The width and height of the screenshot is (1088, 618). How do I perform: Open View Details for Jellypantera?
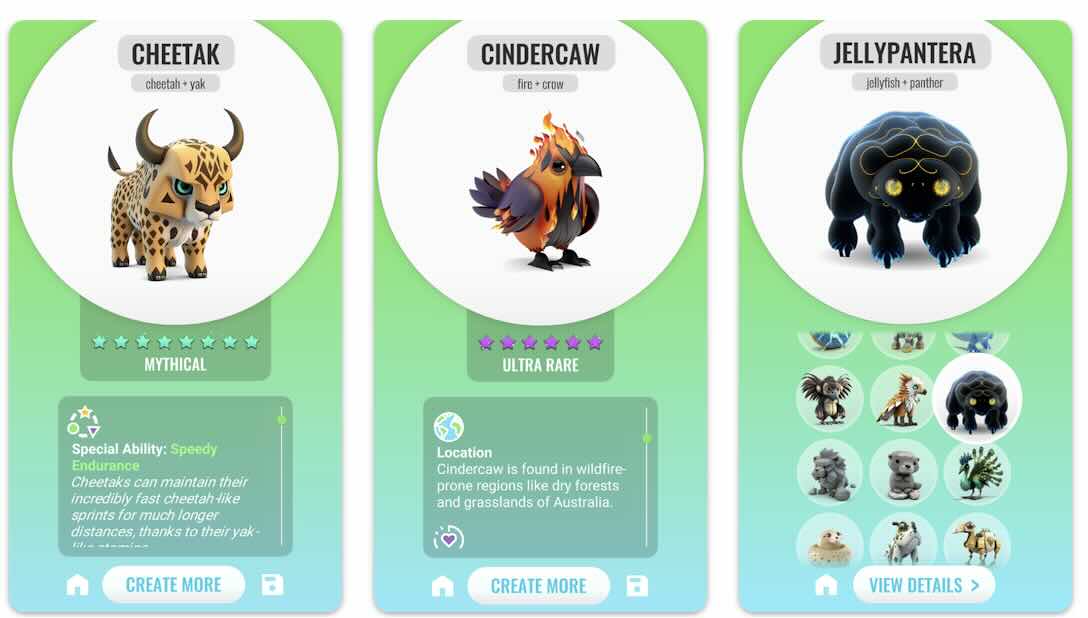(x=923, y=585)
